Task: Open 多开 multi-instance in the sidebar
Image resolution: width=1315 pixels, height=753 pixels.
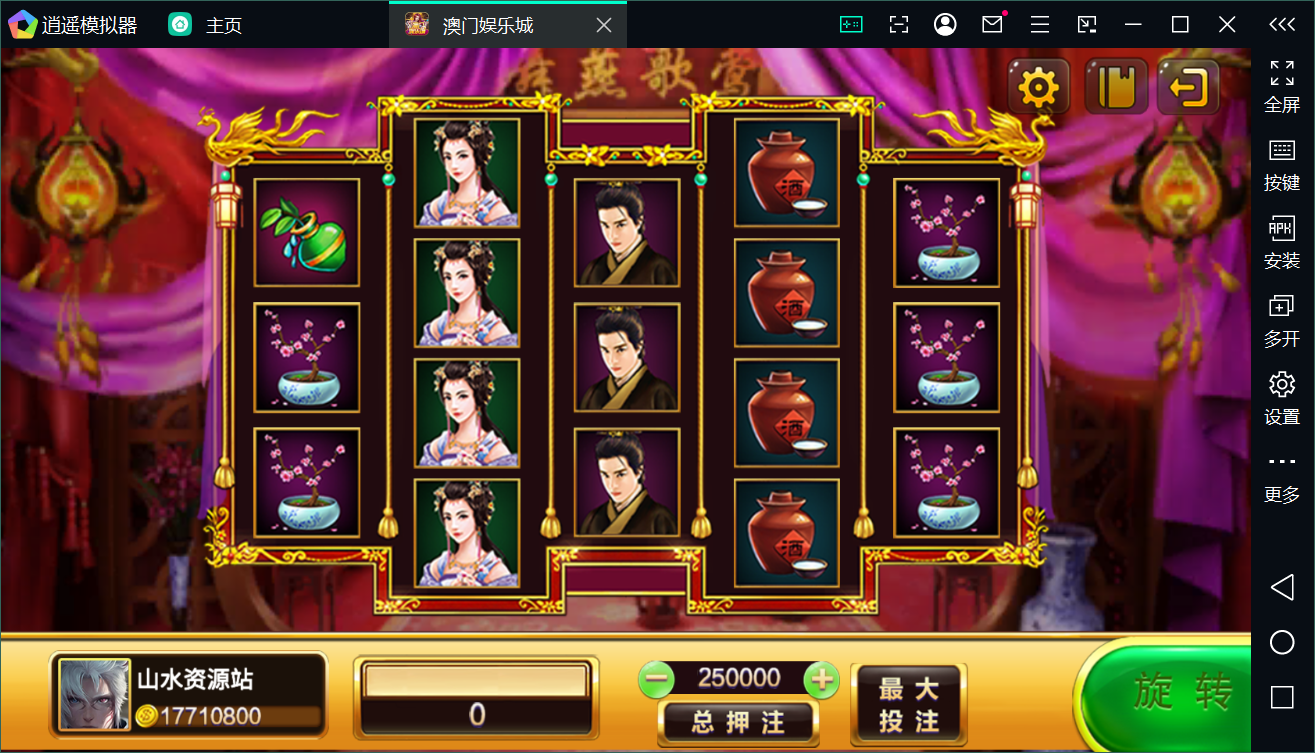Action: pyautogui.click(x=1282, y=320)
